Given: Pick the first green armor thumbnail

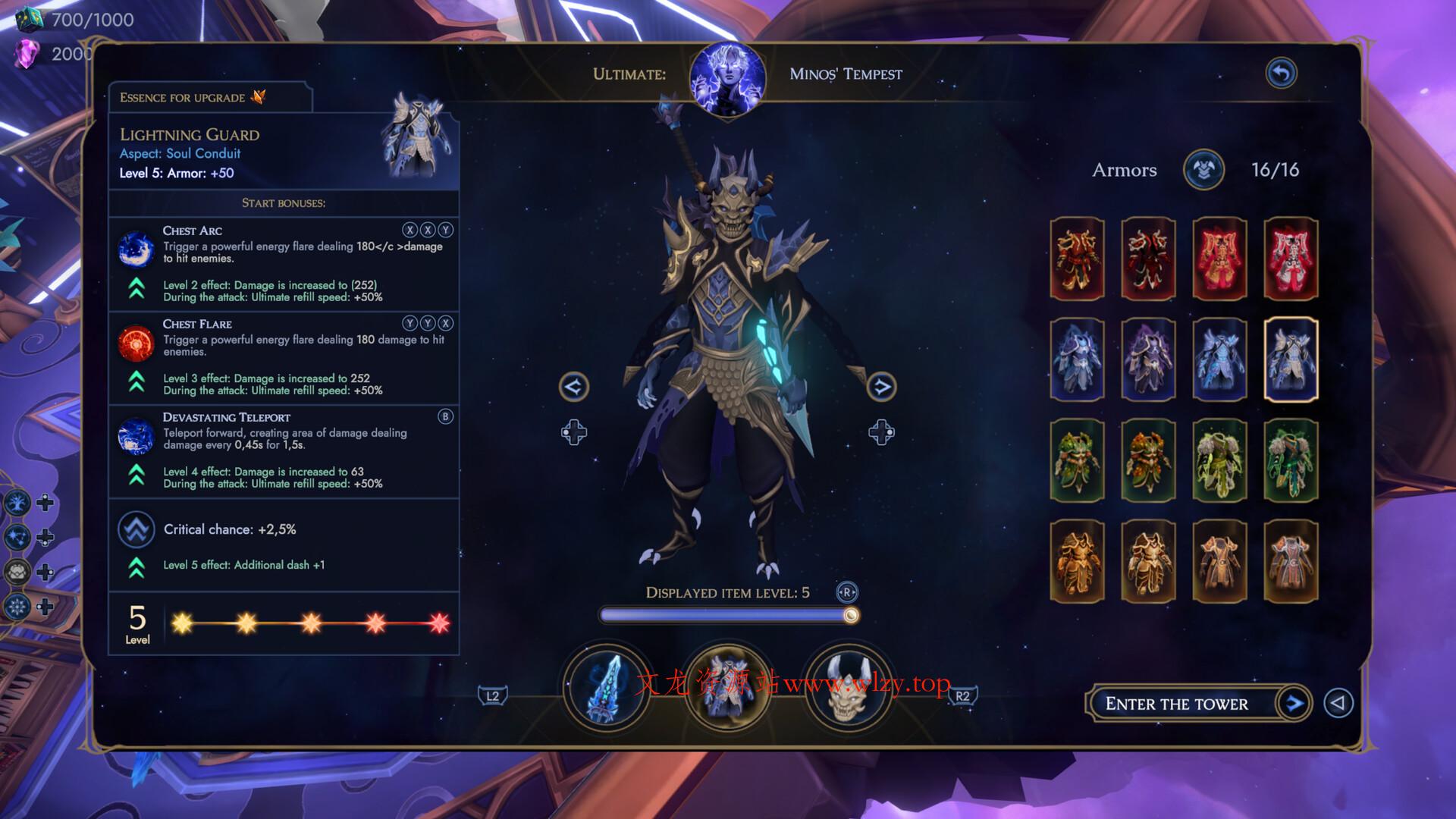Looking at the screenshot, I should click(1077, 460).
